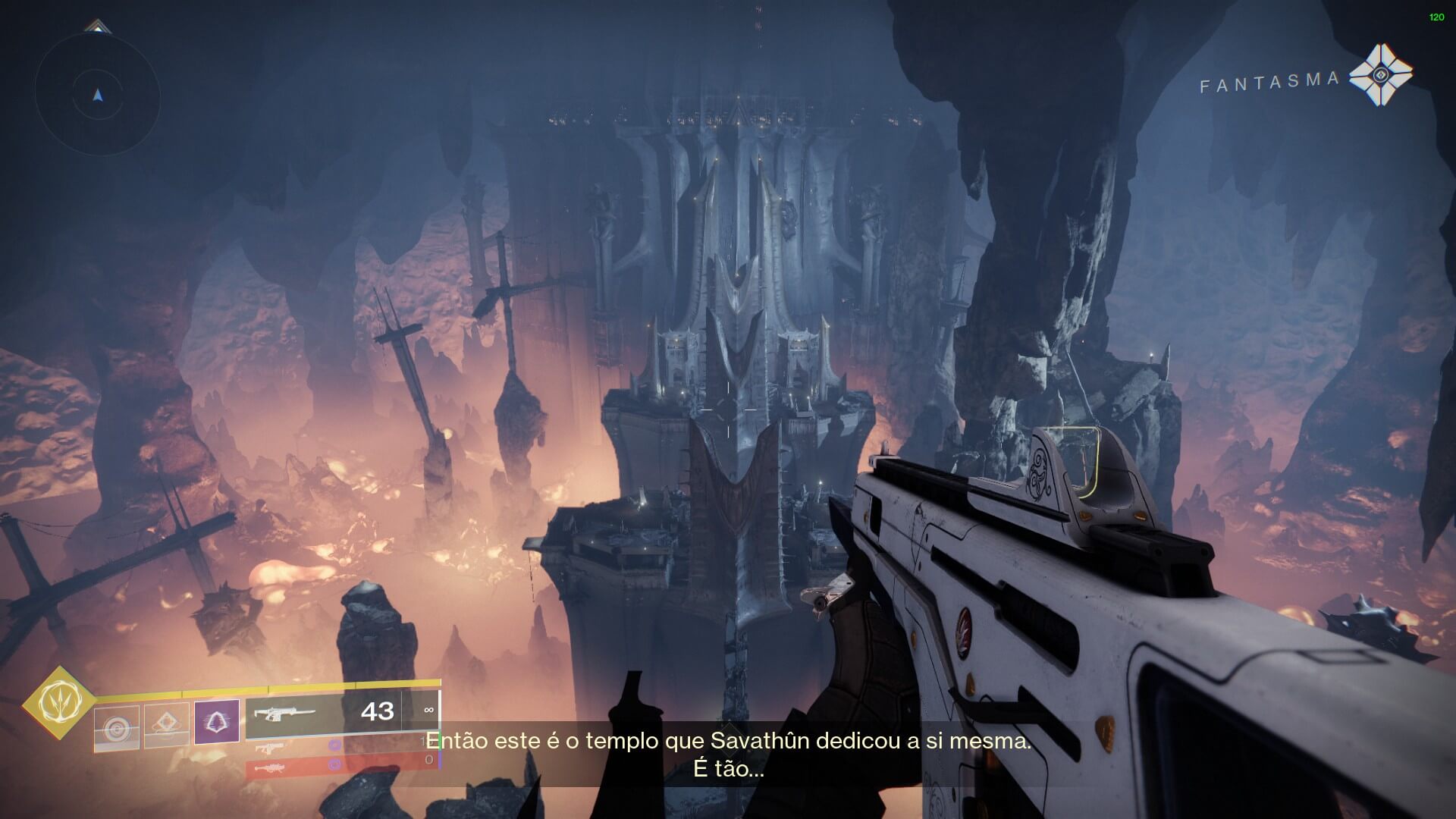
Task: Activate the yellow diamond super ability
Action: pyautogui.click(x=58, y=703)
